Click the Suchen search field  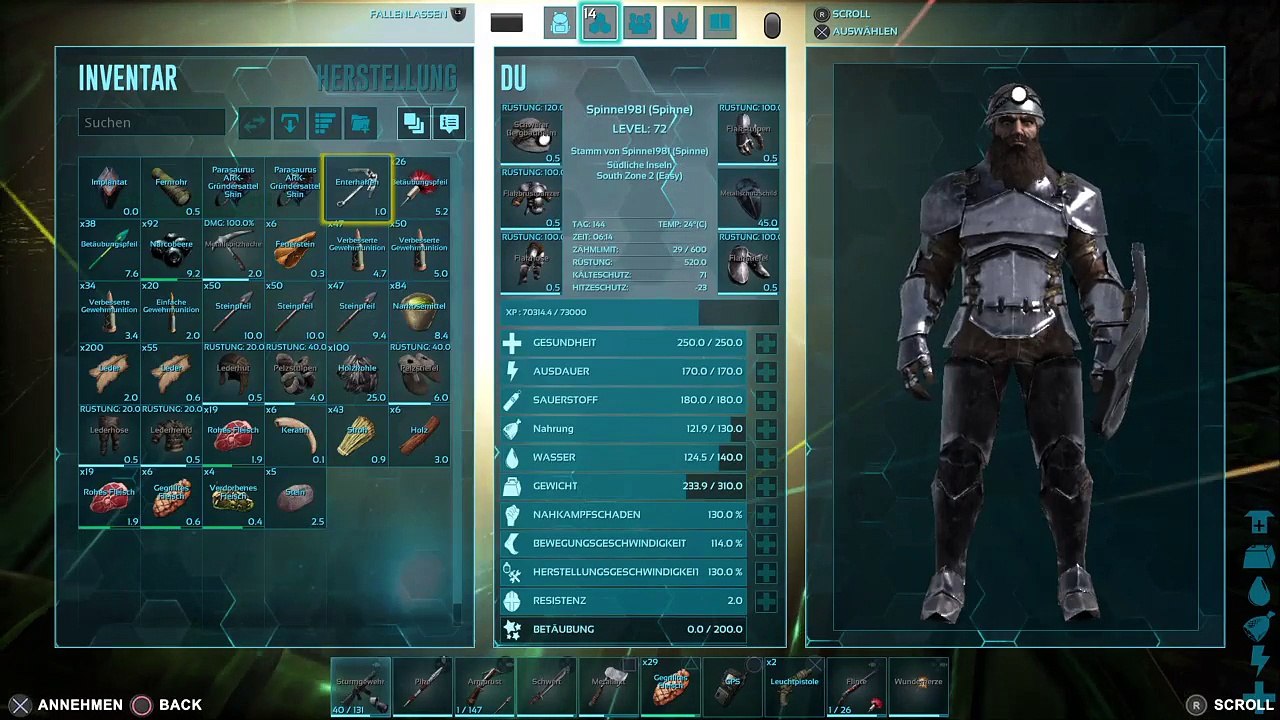(152, 122)
